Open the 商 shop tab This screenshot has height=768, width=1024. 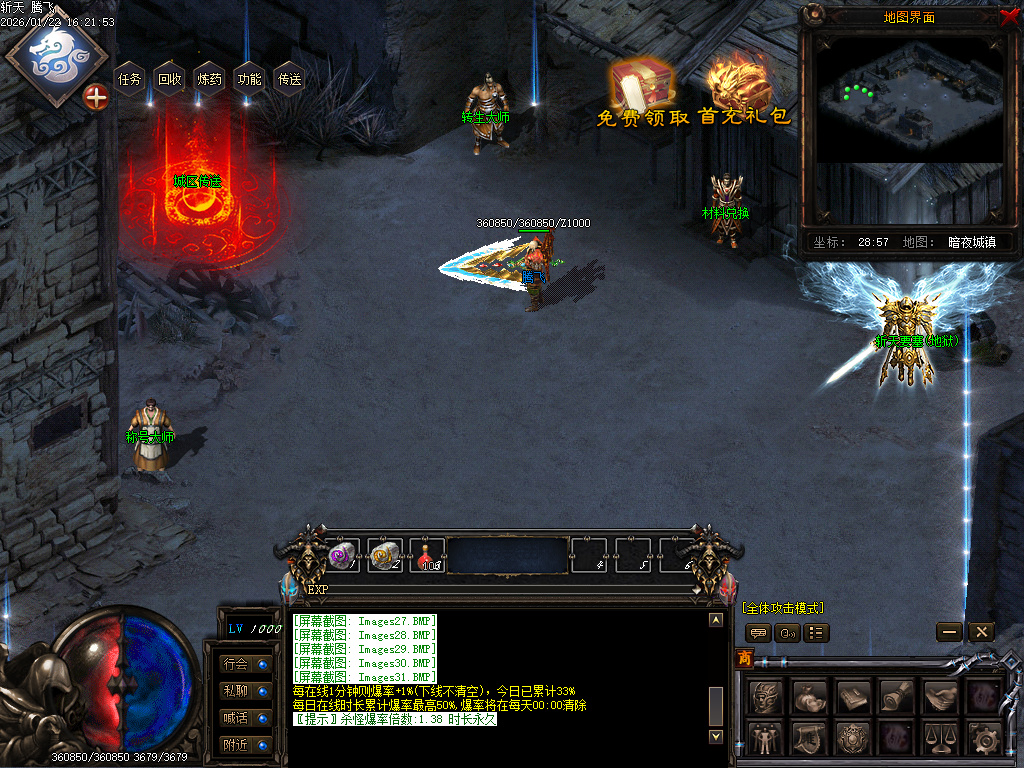[745, 658]
